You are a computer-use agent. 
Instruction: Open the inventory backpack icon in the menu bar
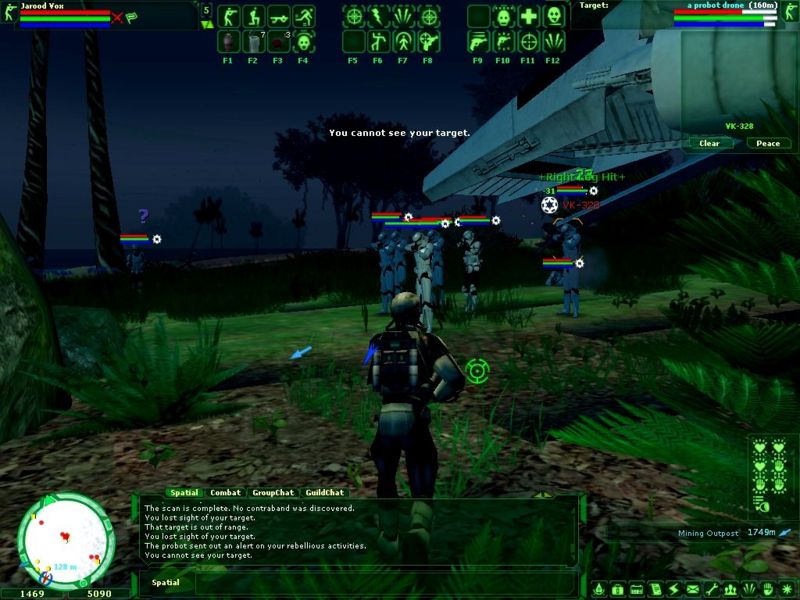point(618,589)
